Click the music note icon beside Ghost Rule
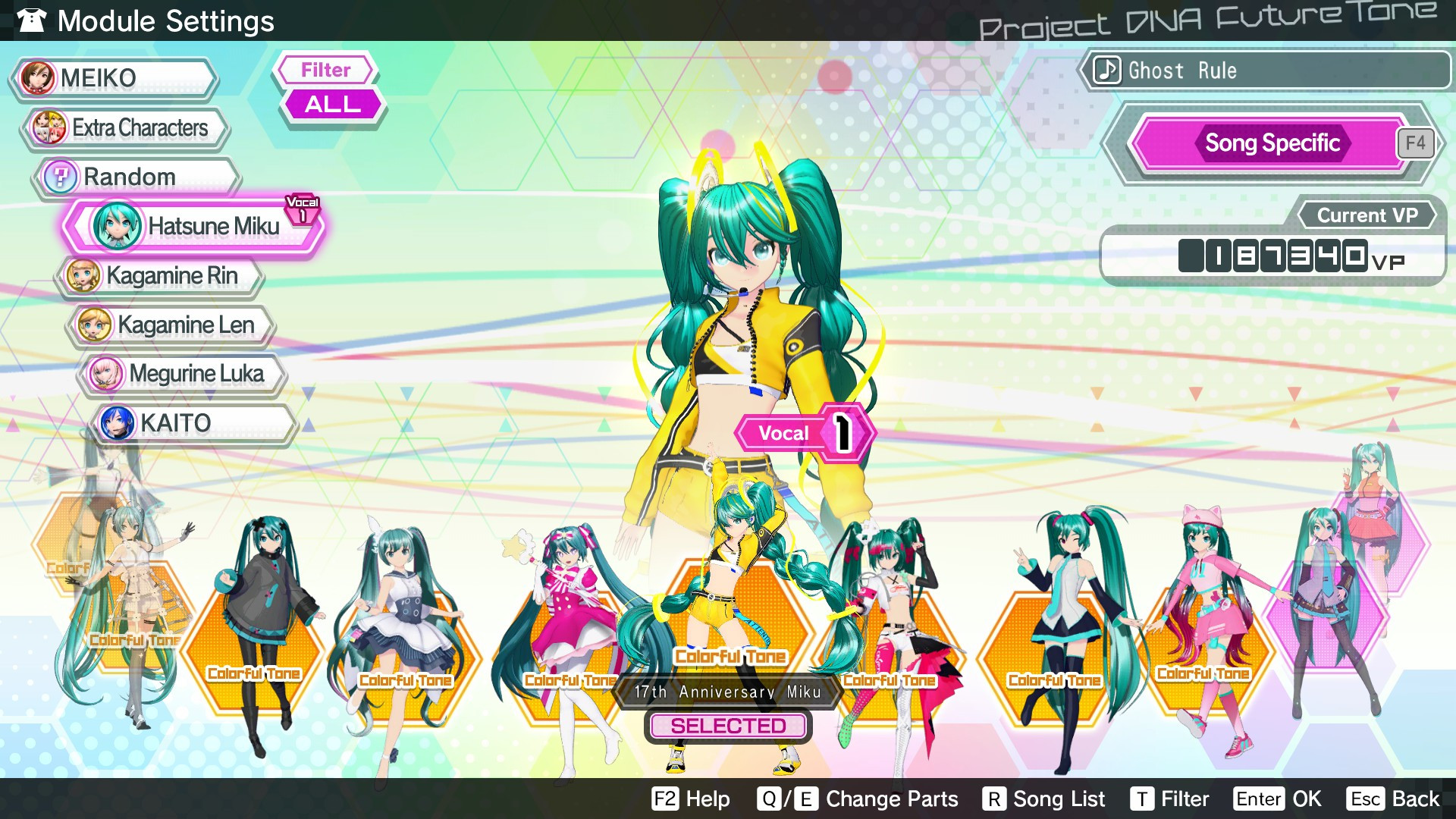The width and height of the screenshot is (1456, 819). (1106, 71)
